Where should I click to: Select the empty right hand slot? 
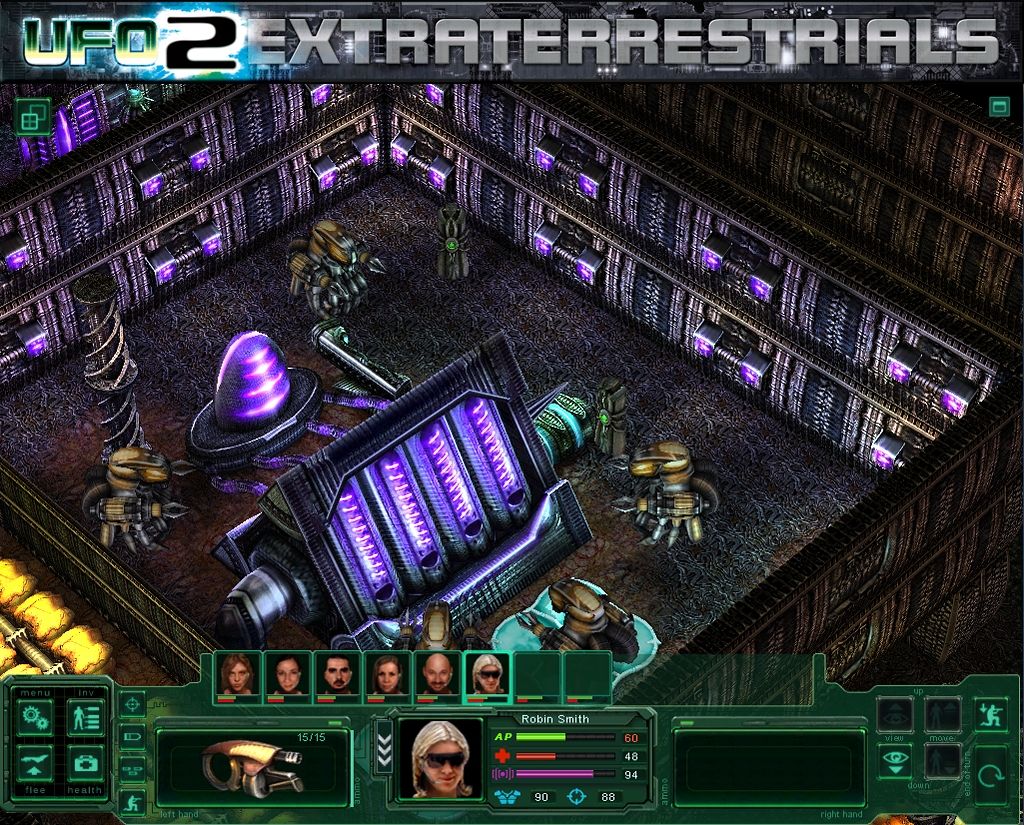coord(768,765)
